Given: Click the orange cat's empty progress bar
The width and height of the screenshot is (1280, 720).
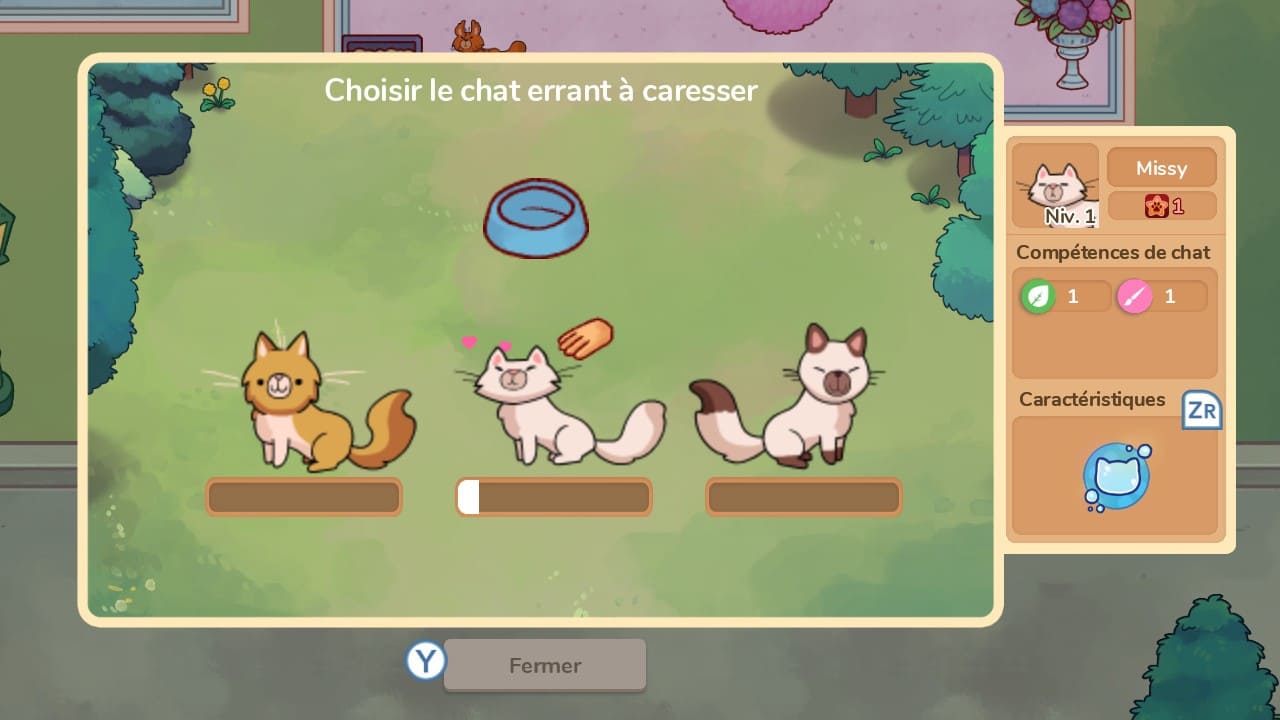Looking at the screenshot, I should (x=304, y=497).
